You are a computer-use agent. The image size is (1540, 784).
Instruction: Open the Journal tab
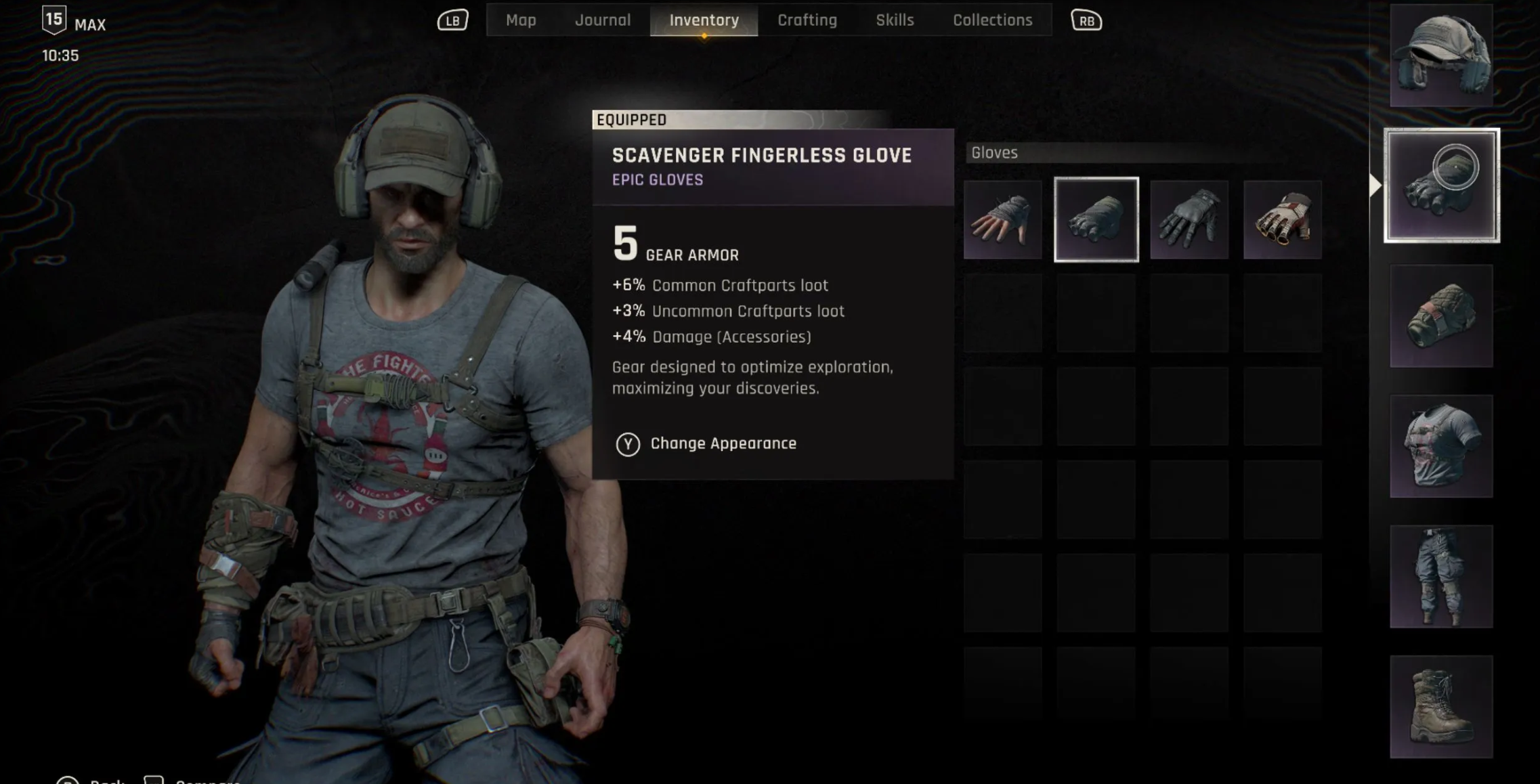coord(603,20)
